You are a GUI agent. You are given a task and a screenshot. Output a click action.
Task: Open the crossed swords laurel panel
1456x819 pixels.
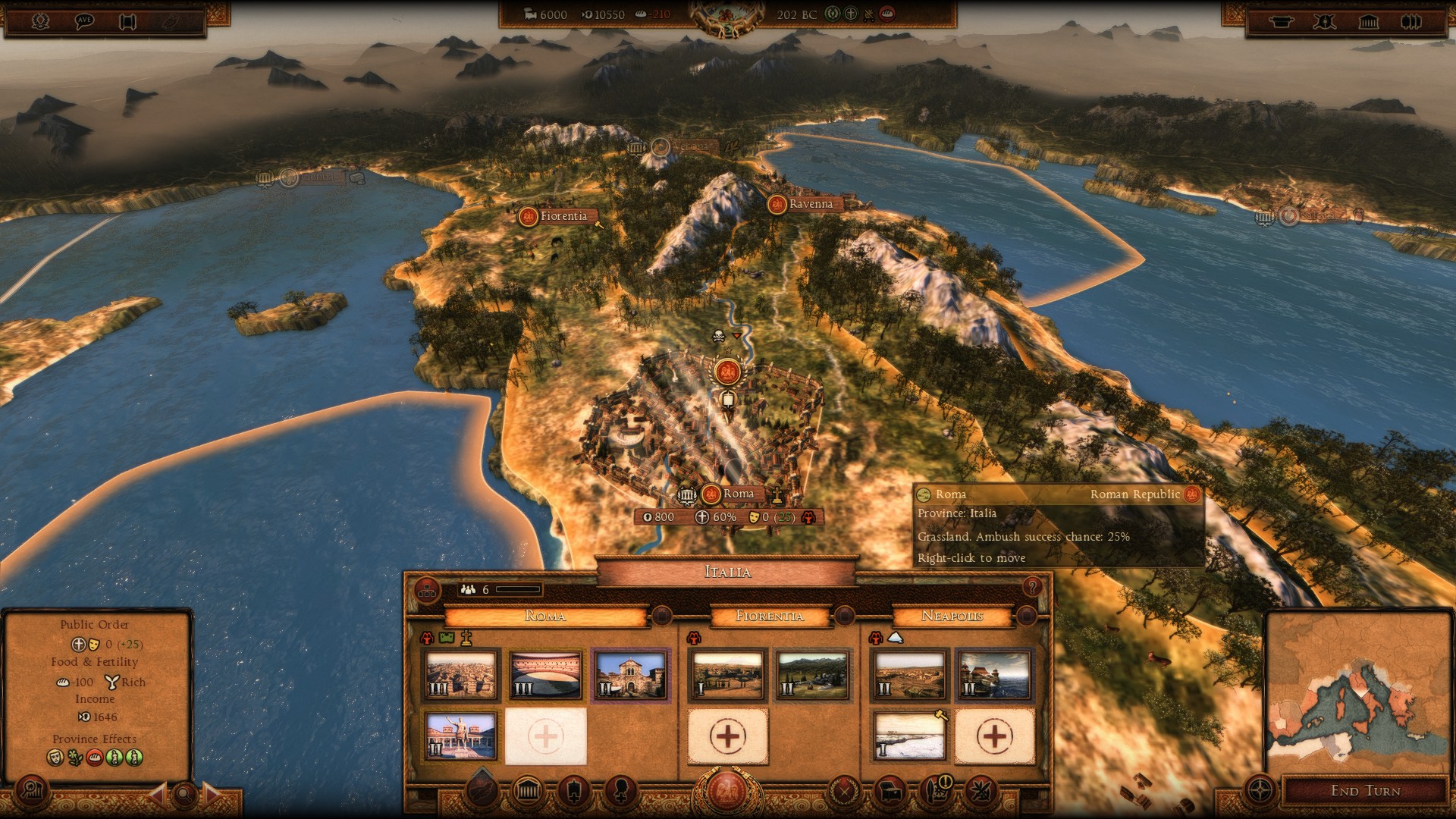843,792
